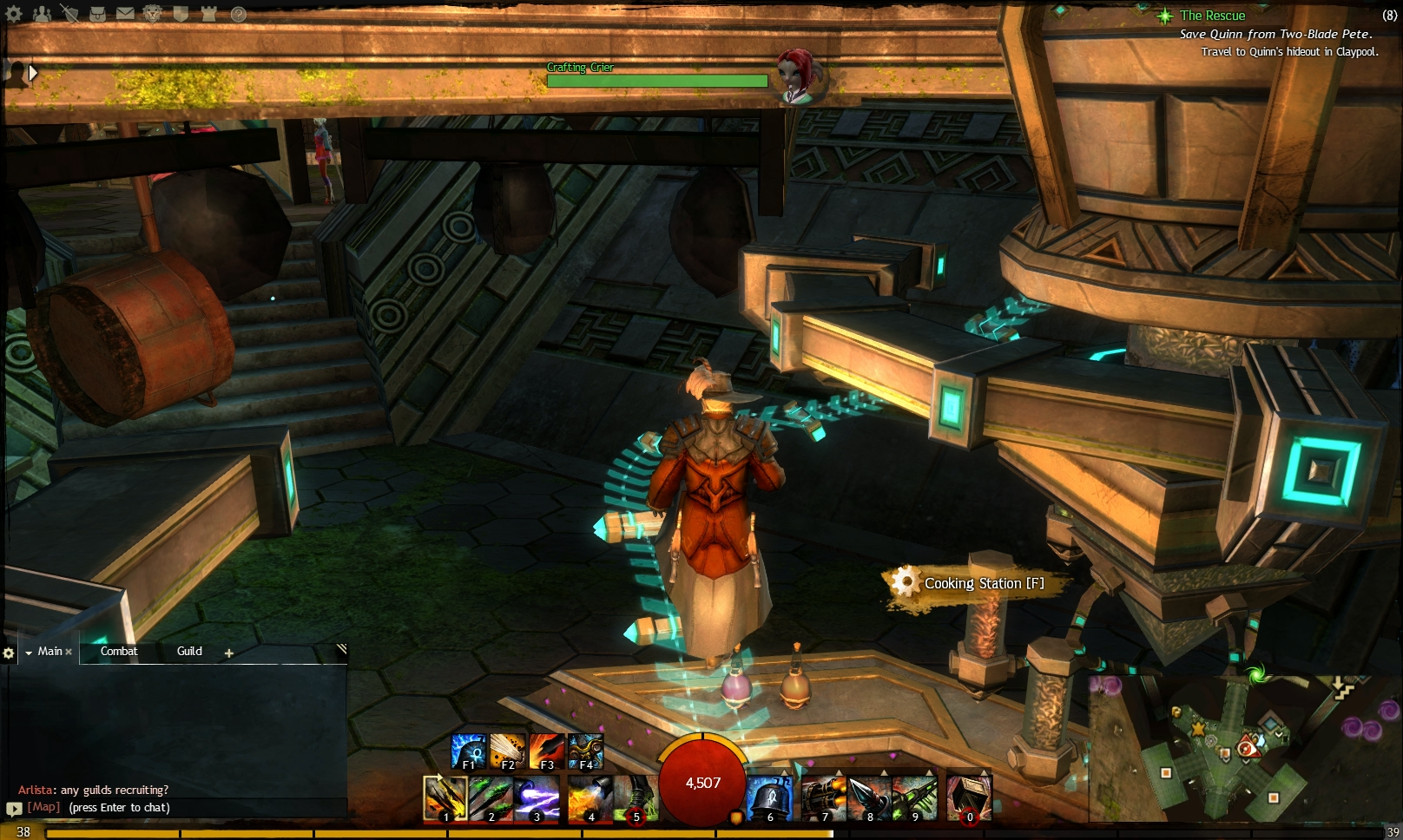Click the + to add a new chat tab
The image size is (1403, 840).
227,653
